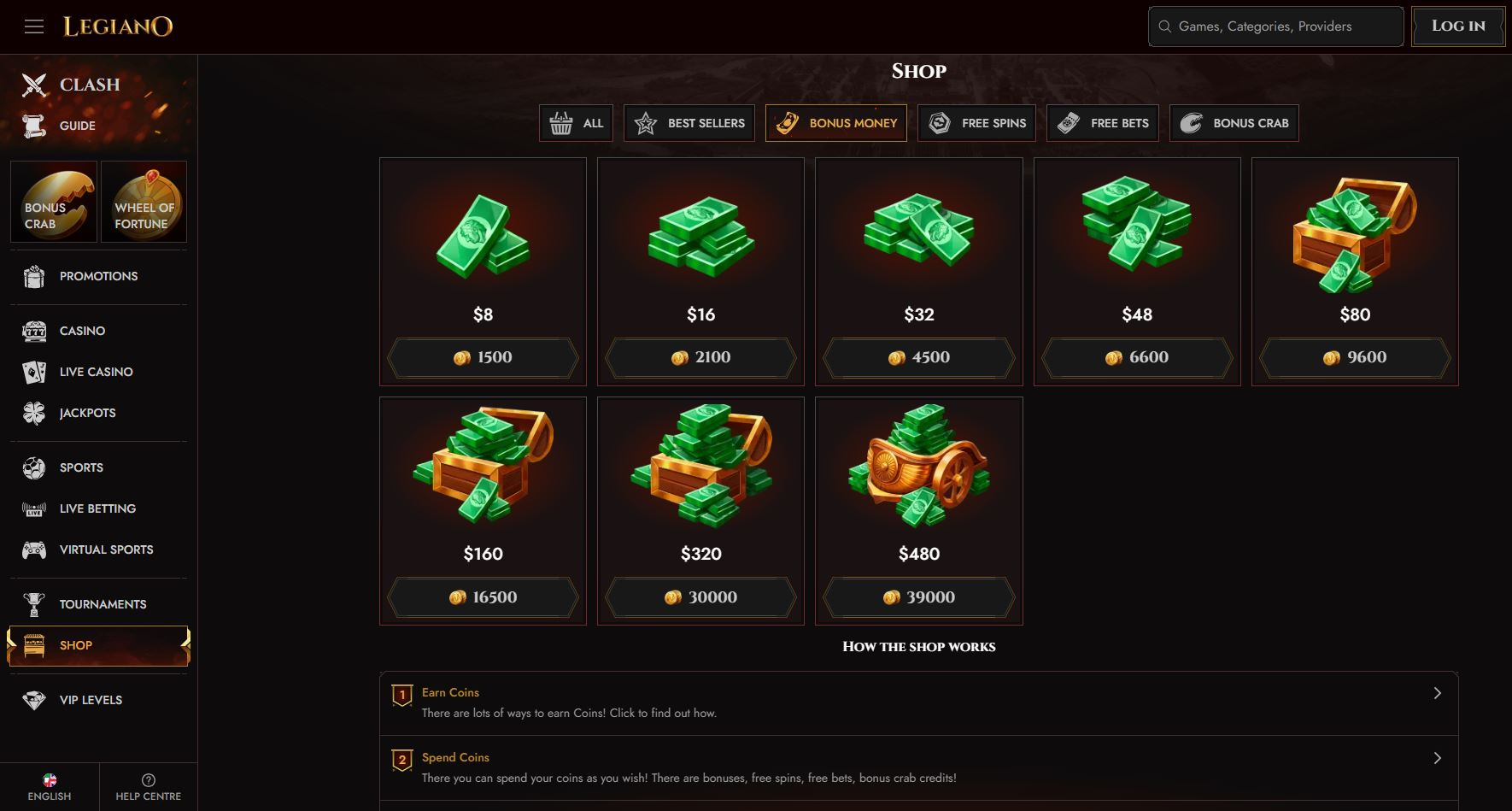This screenshot has width=1512, height=811.
Task: View the VIP Levels page
Action: coord(91,700)
